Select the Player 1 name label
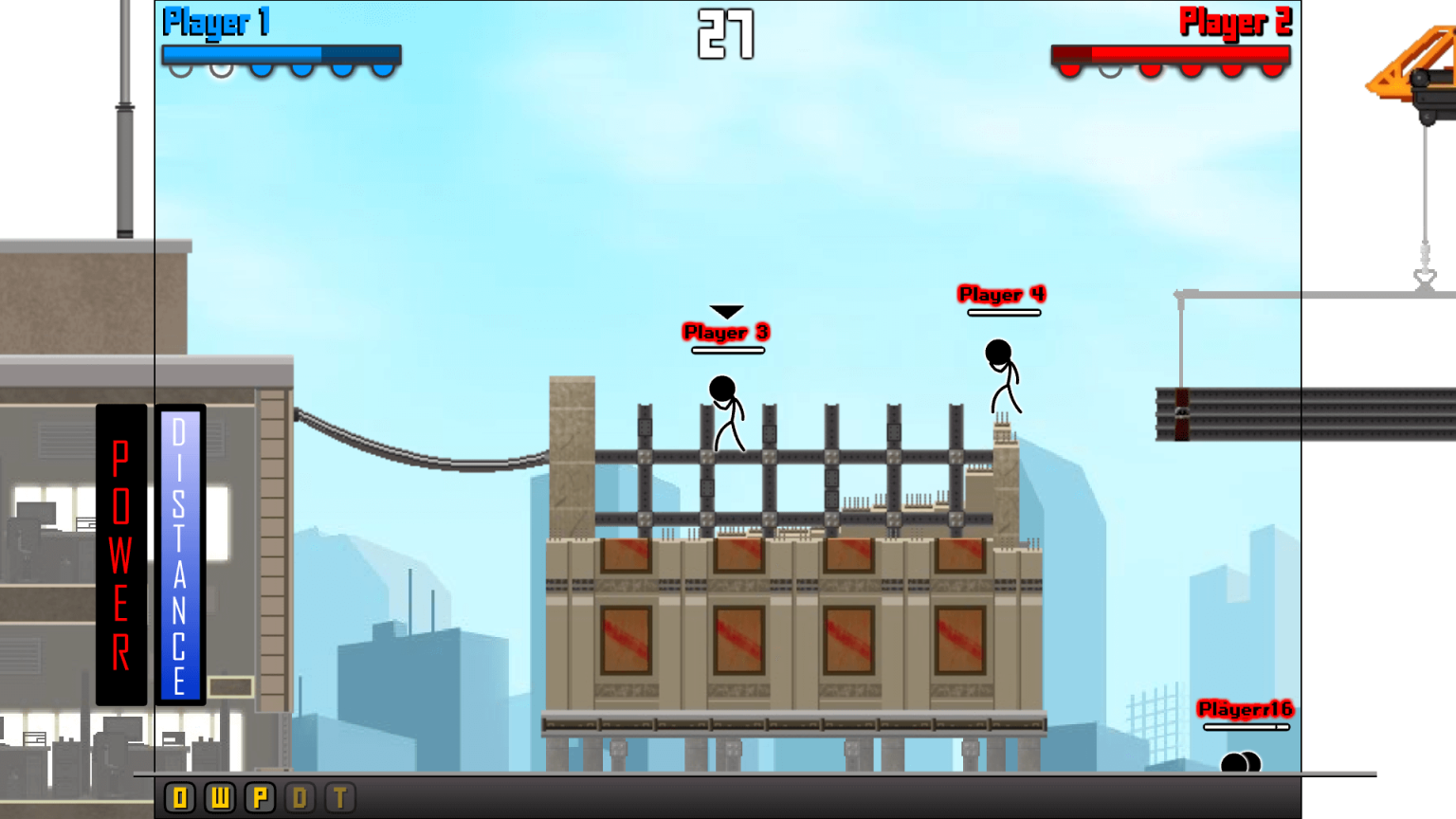Image resolution: width=1456 pixels, height=819 pixels. 216,22
